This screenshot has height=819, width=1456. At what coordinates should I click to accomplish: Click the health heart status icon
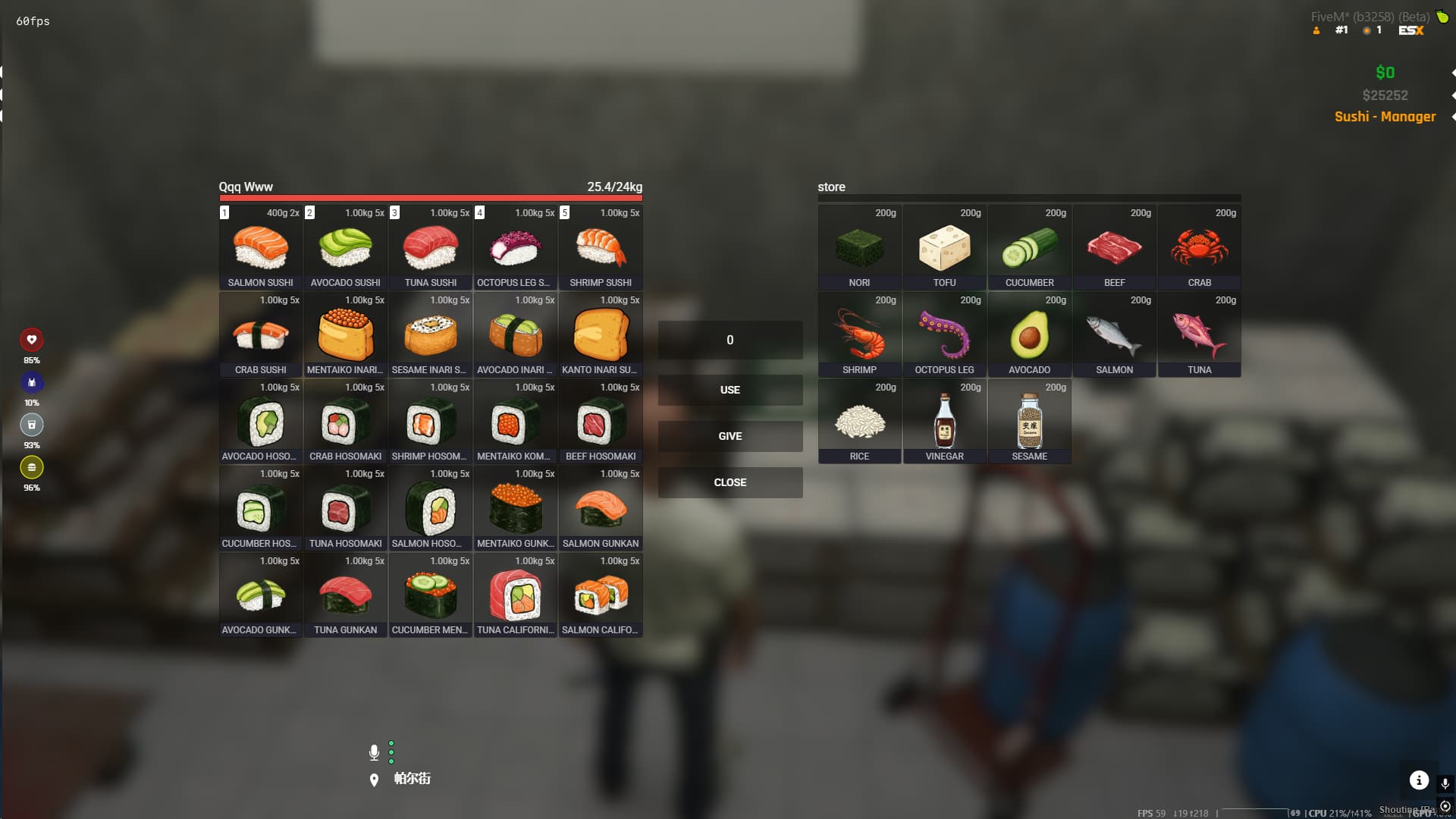(31, 340)
